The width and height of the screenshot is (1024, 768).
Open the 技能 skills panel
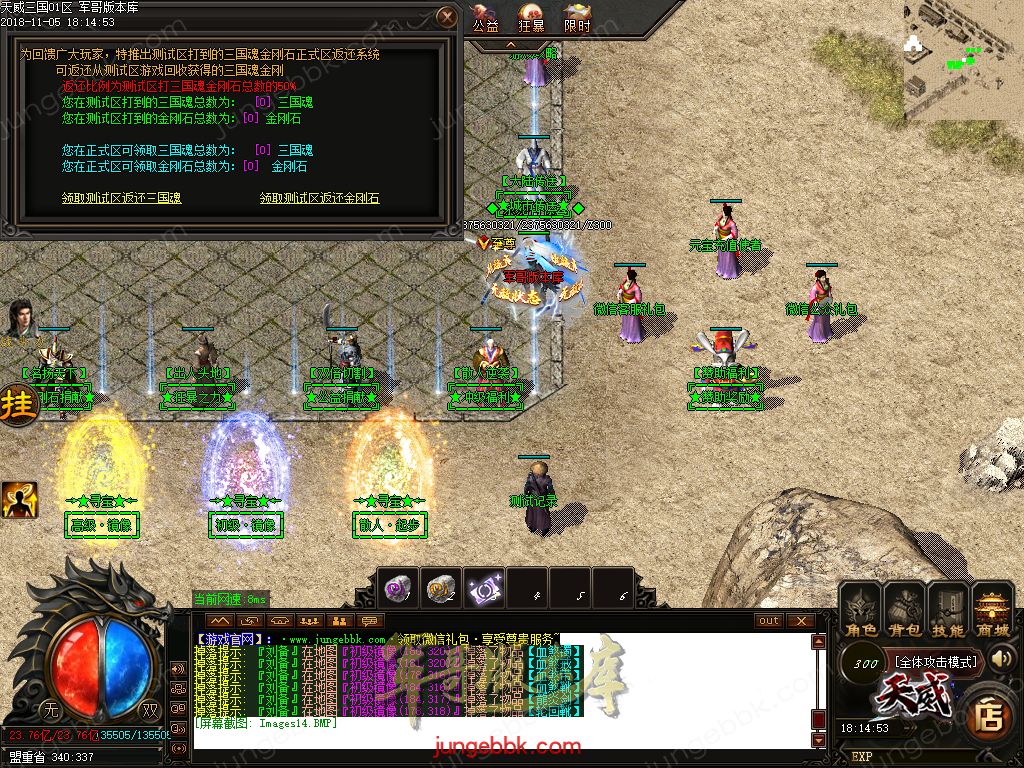(x=948, y=610)
